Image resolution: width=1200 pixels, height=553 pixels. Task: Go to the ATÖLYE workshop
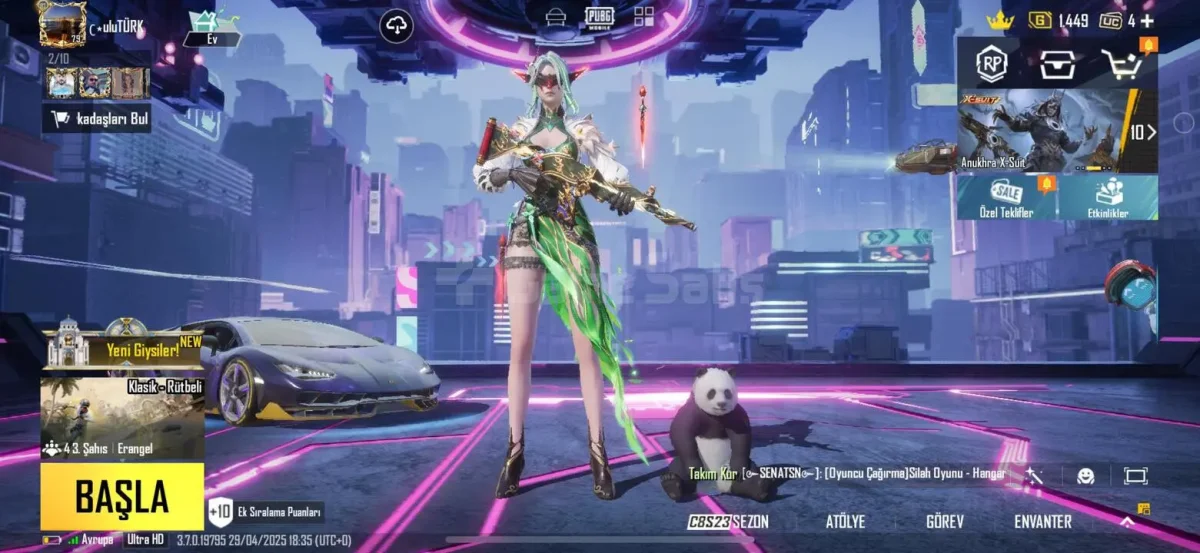point(845,522)
